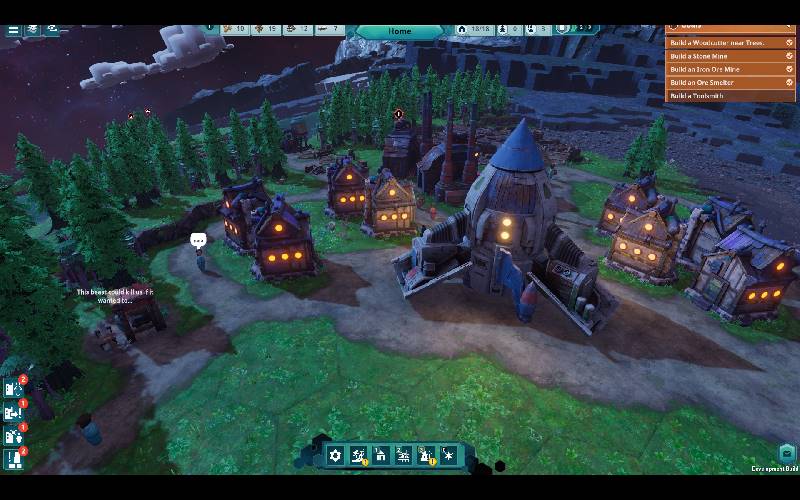
Task: Select 'Build a Woodcutter near Trees' objective
Action: coord(716,43)
